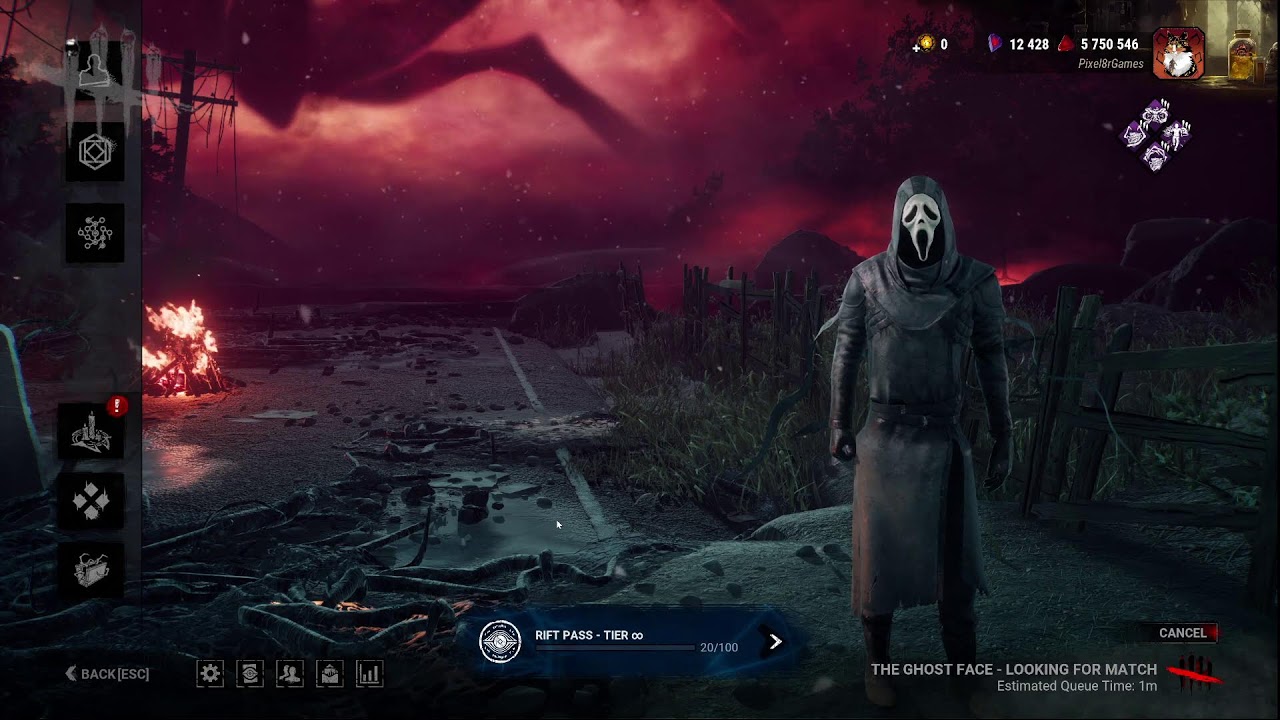Open the Bloodweb node icon
Screen dimensions: 1280x720
(96, 233)
